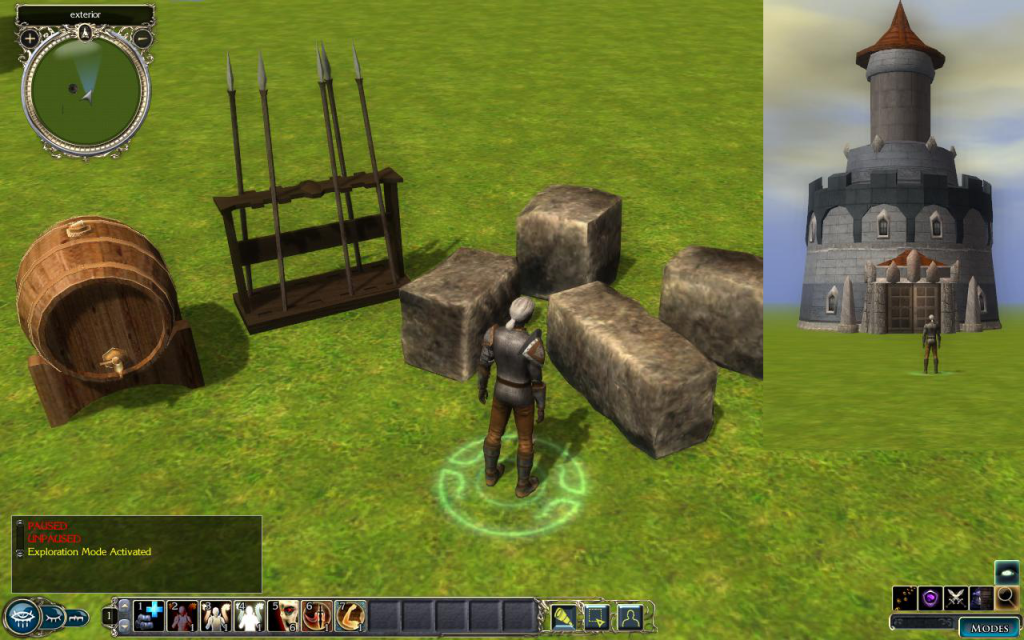Activate the red skull face ability in slot 5

[283, 615]
